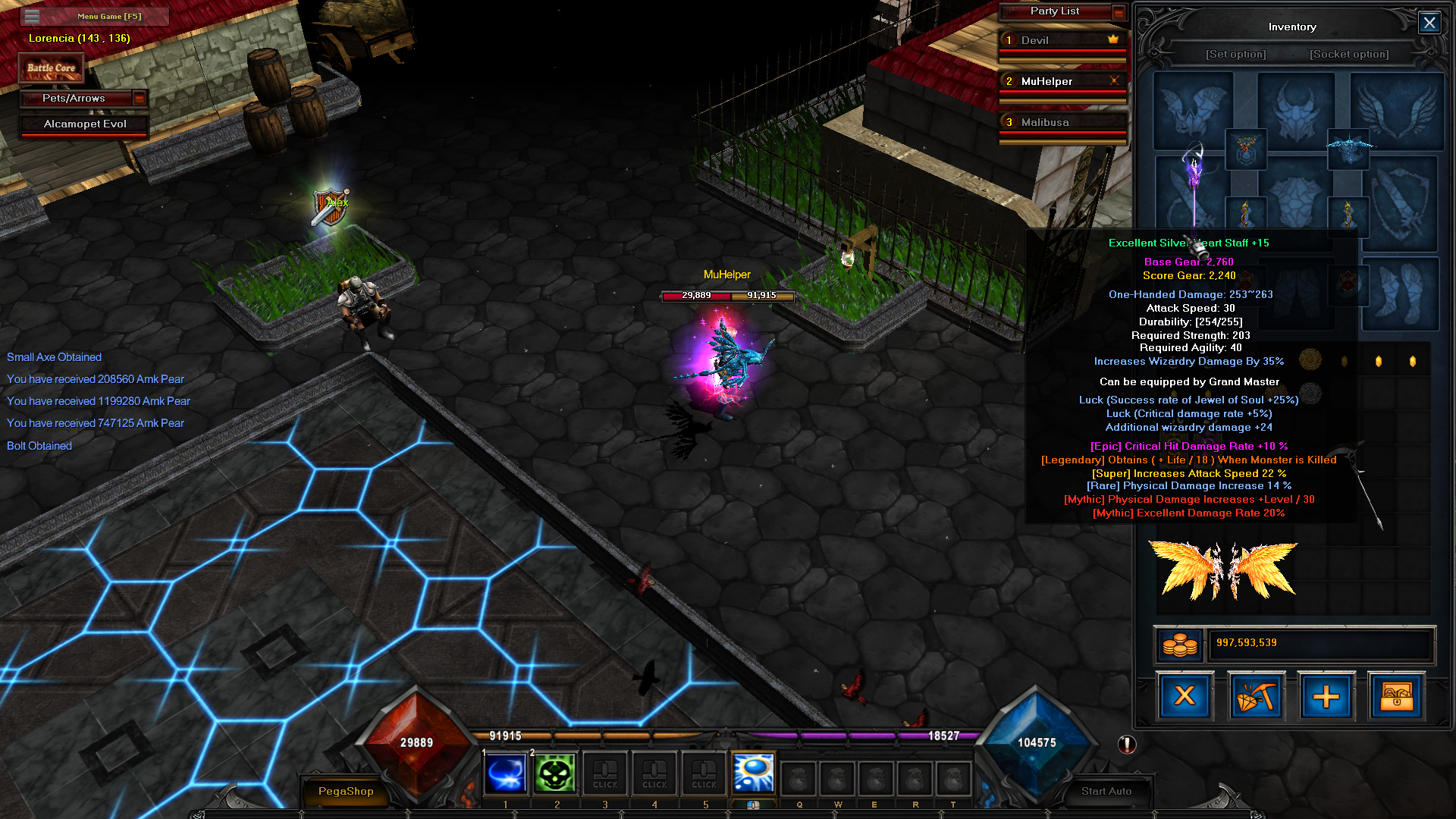The width and height of the screenshot is (1456, 819).
Task: Click the red exclamation alert icon
Action: (1127, 745)
